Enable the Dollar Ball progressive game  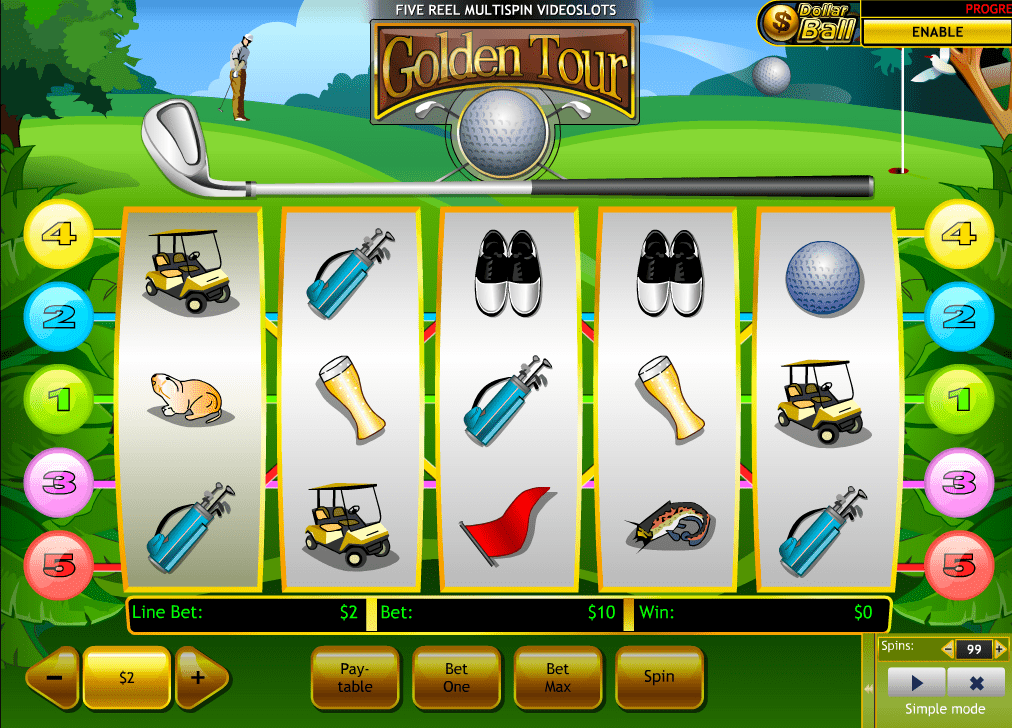point(936,32)
